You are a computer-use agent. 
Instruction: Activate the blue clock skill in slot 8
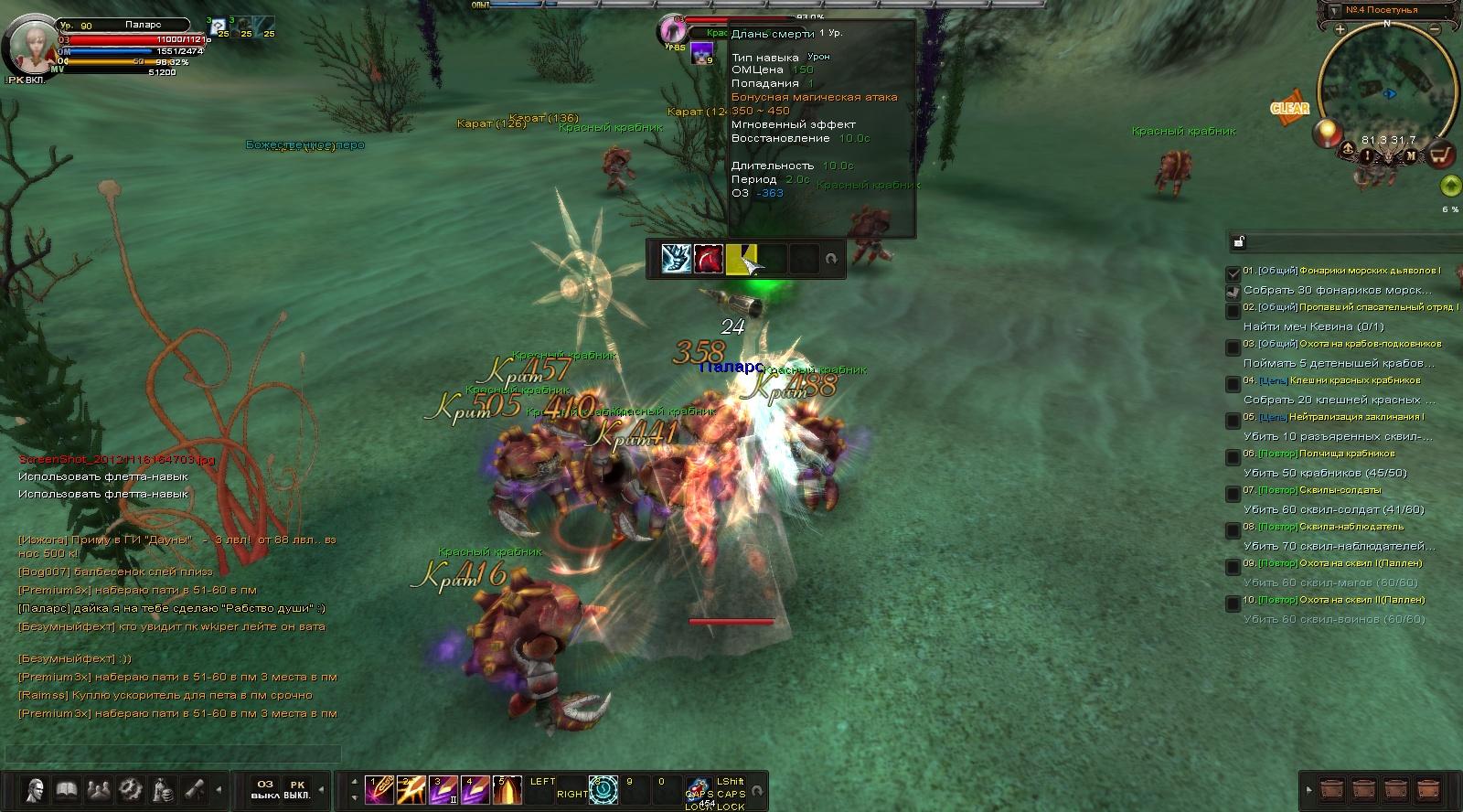[603, 789]
